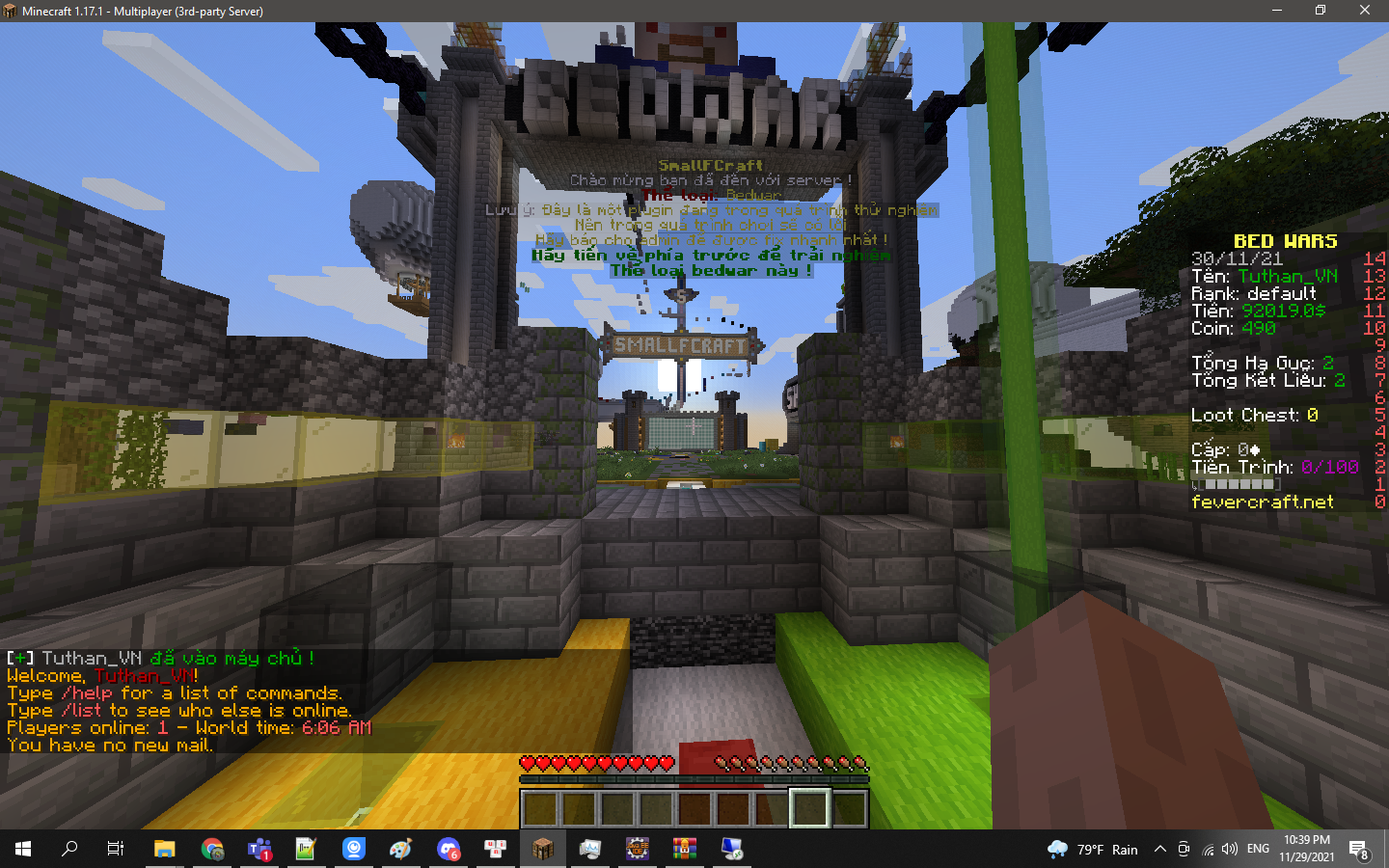Screen dimensions: 1389x868
Task: Open Discord showing 6 notifications
Action: pyautogui.click(x=449, y=850)
